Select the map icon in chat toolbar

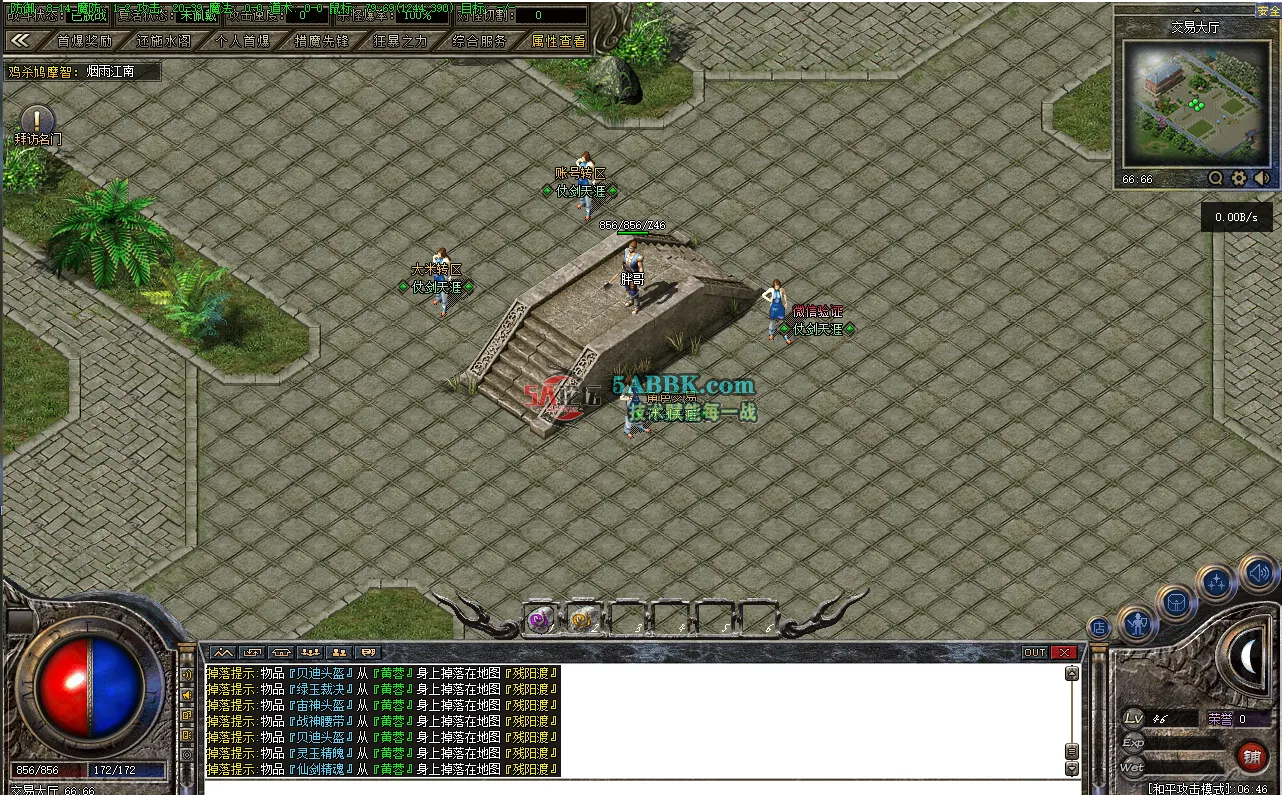(222, 653)
